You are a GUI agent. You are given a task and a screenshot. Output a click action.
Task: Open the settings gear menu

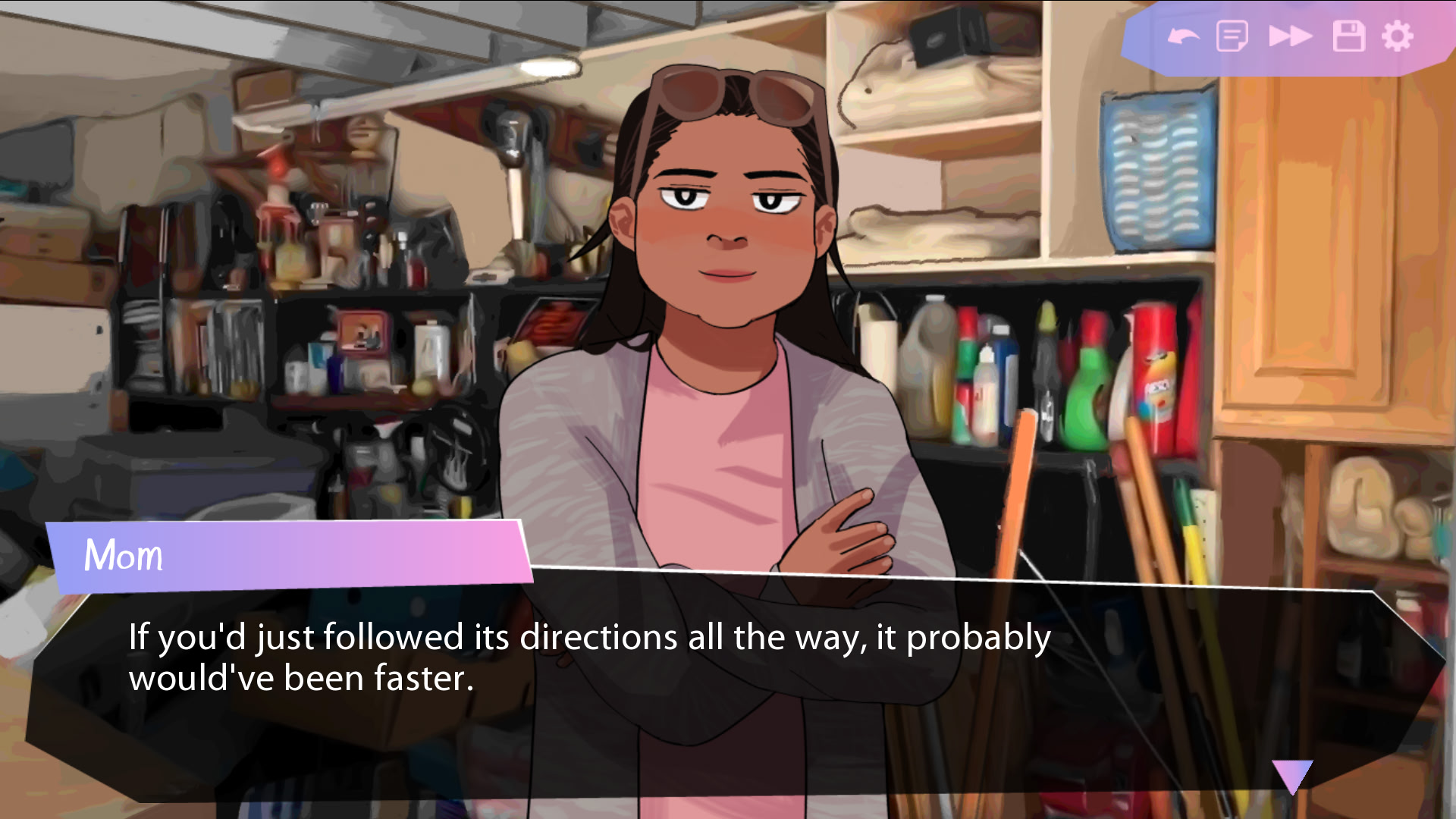pyautogui.click(x=1397, y=36)
